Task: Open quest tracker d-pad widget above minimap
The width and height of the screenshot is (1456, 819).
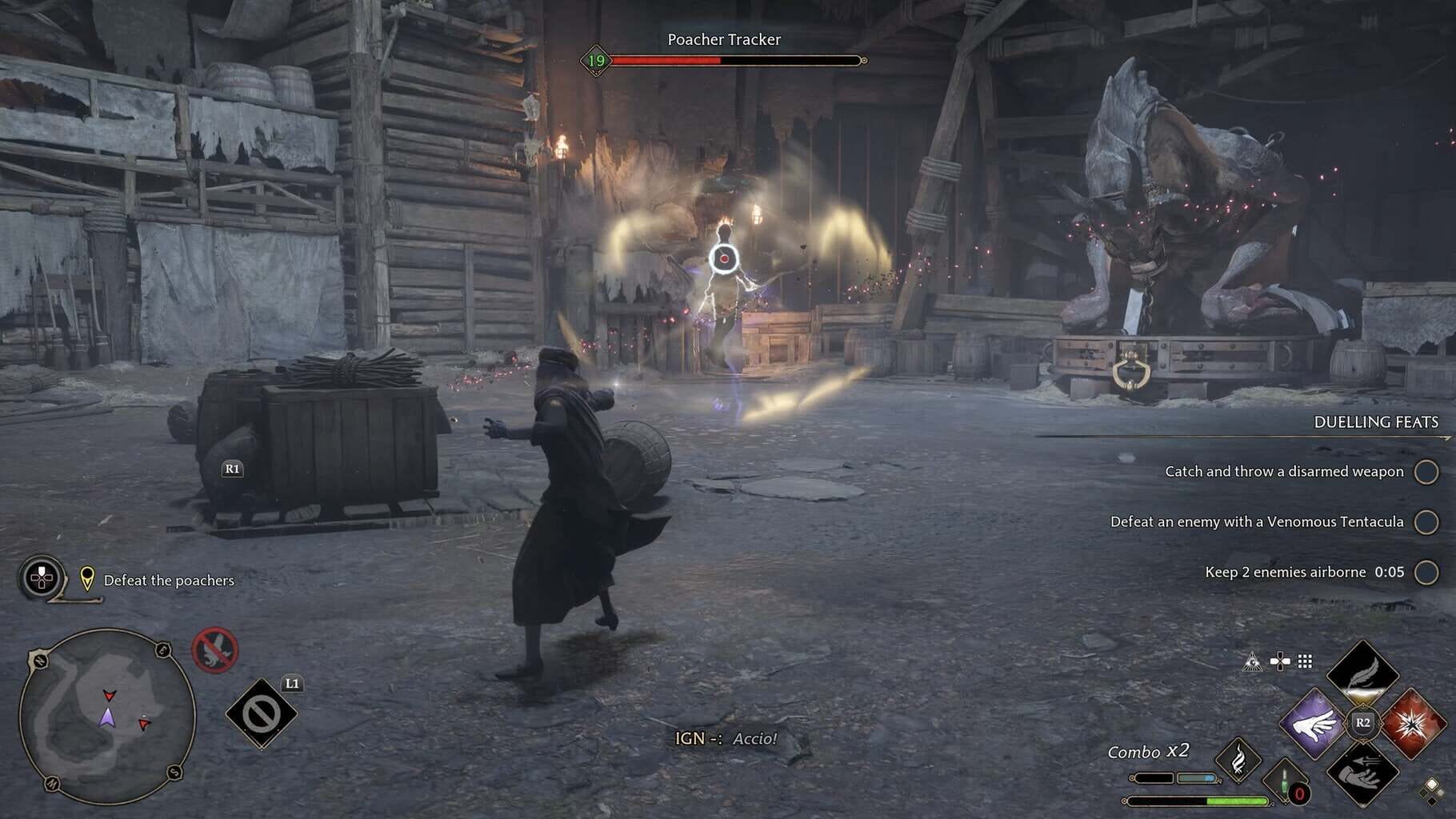Action: 40,577
